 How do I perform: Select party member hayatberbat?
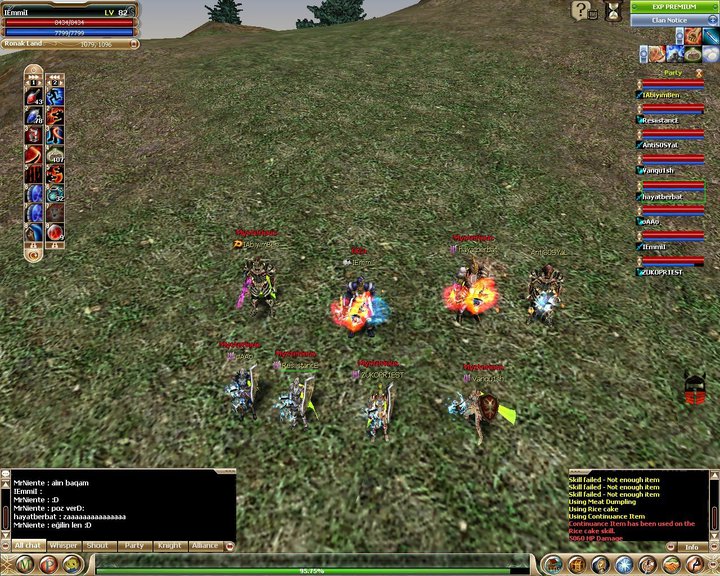662,198
